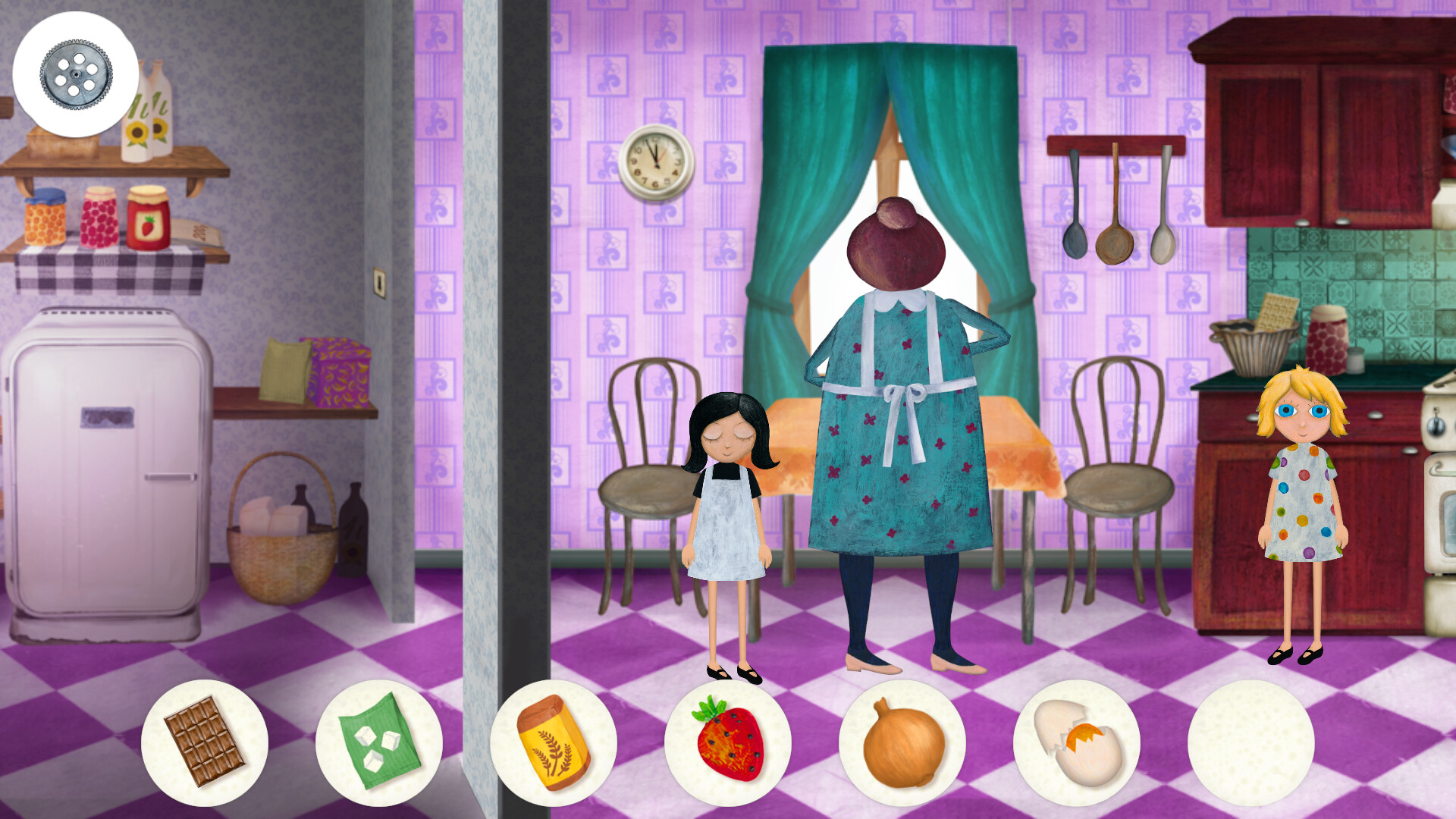Open the gear settings menu
Viewport: 1456px width, 819px height.
pos(74,74)
